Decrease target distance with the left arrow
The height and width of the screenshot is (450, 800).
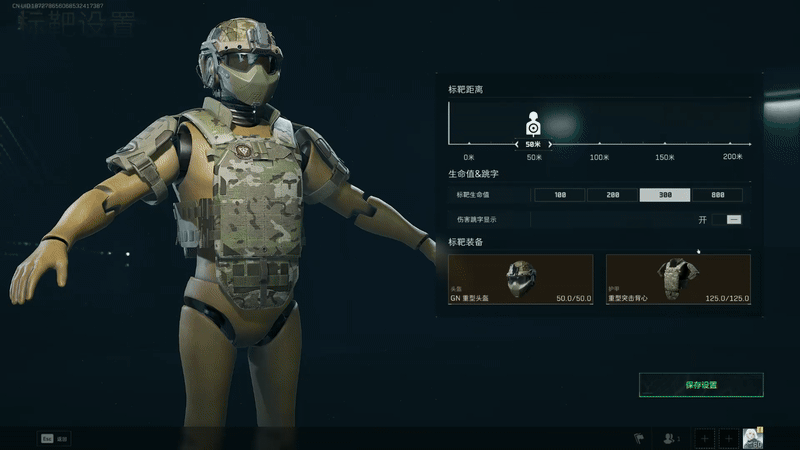click(516, 145)
